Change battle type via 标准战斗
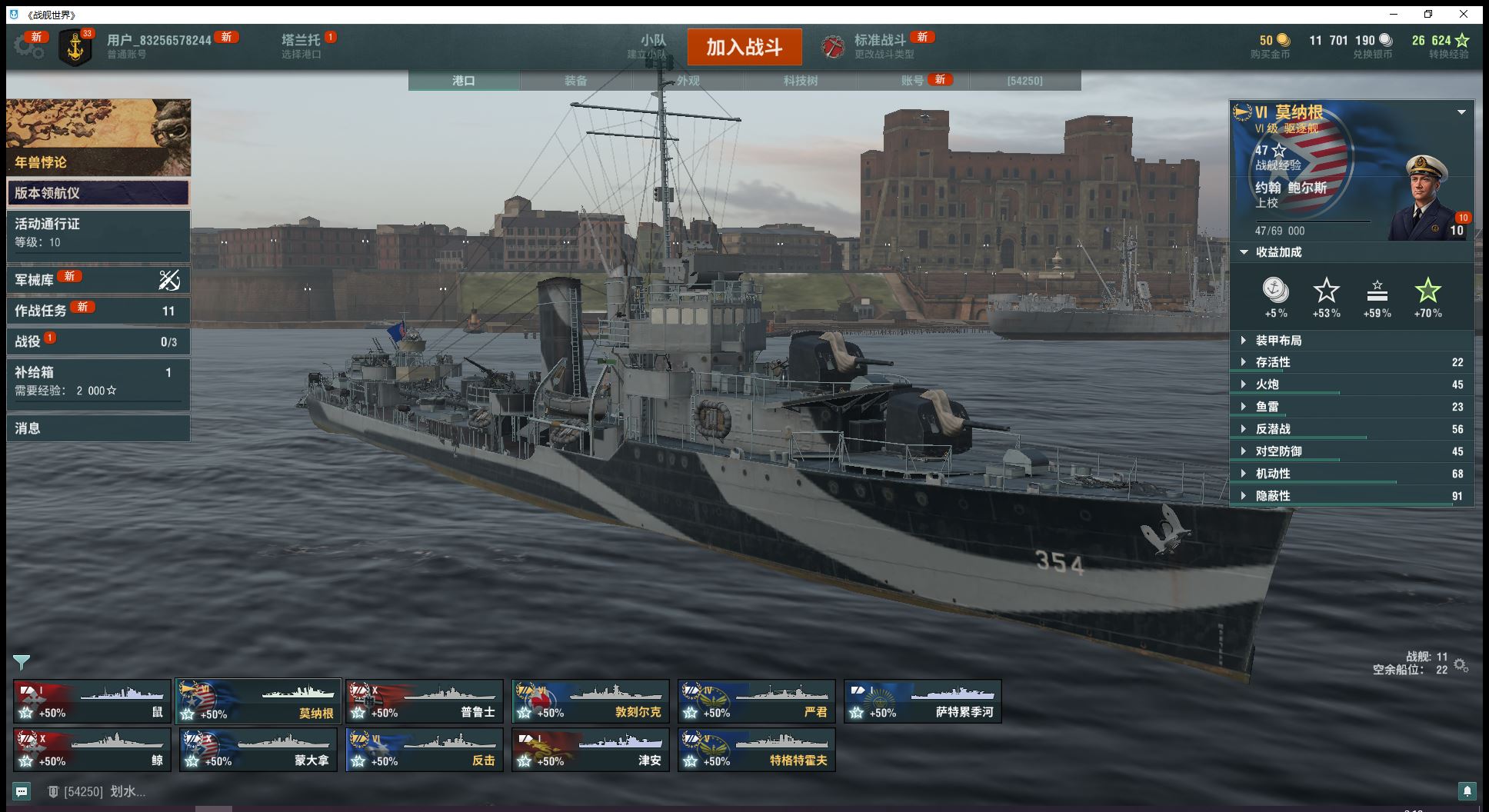This screenshot has height=812, width=1489. click(879, 46)
